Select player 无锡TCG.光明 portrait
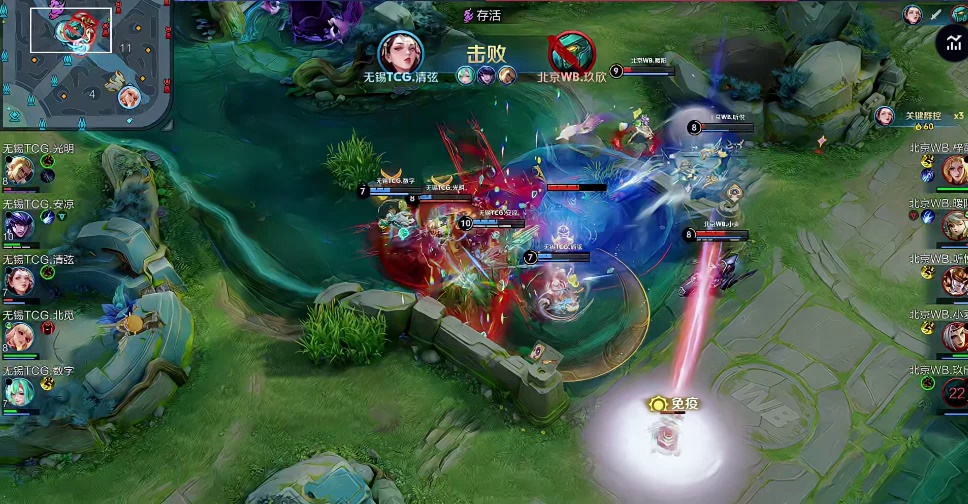Image resolution: width=968 pixels, height=504 pixels. point(20,170)
